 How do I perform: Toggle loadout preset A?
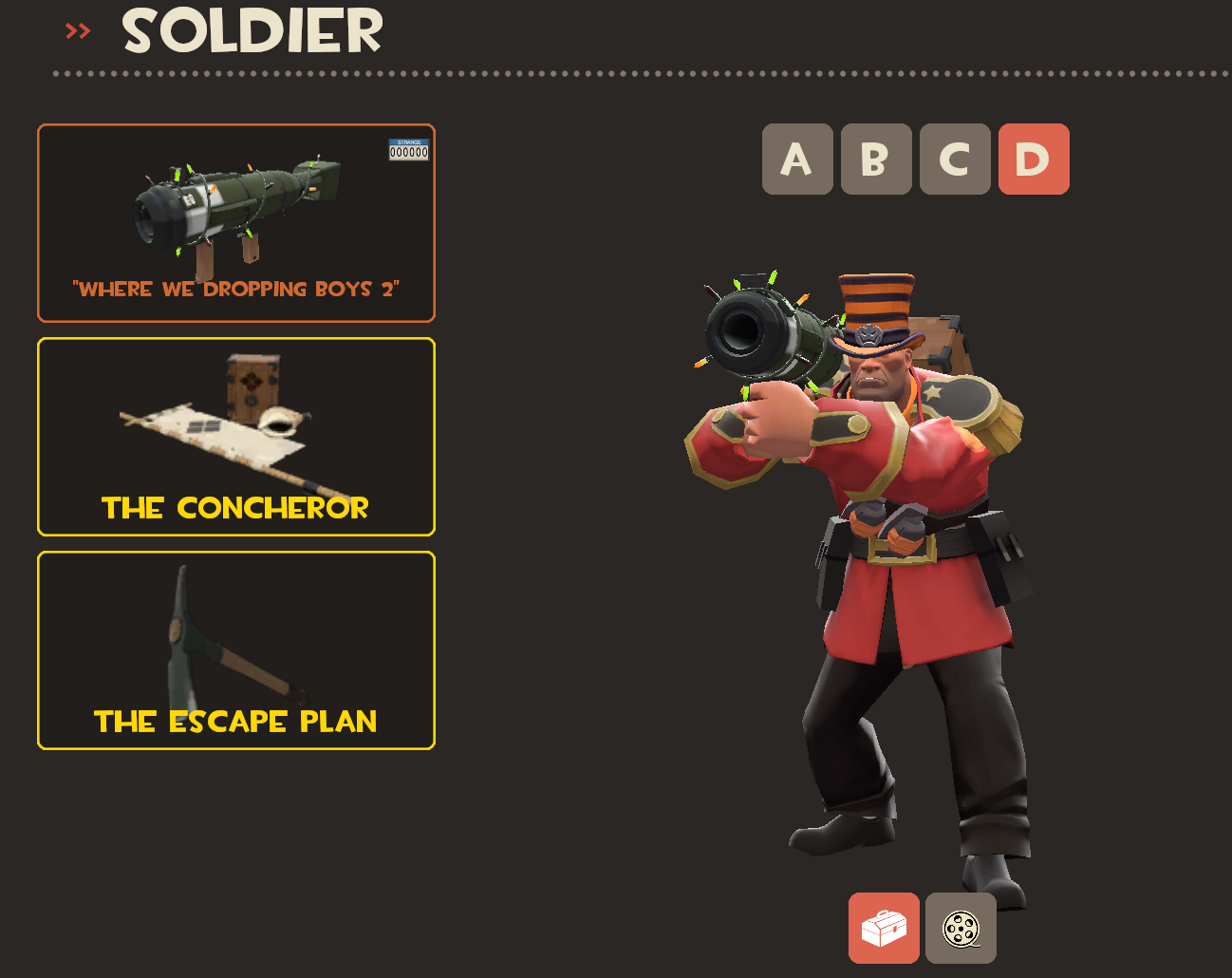click(797, 159)
